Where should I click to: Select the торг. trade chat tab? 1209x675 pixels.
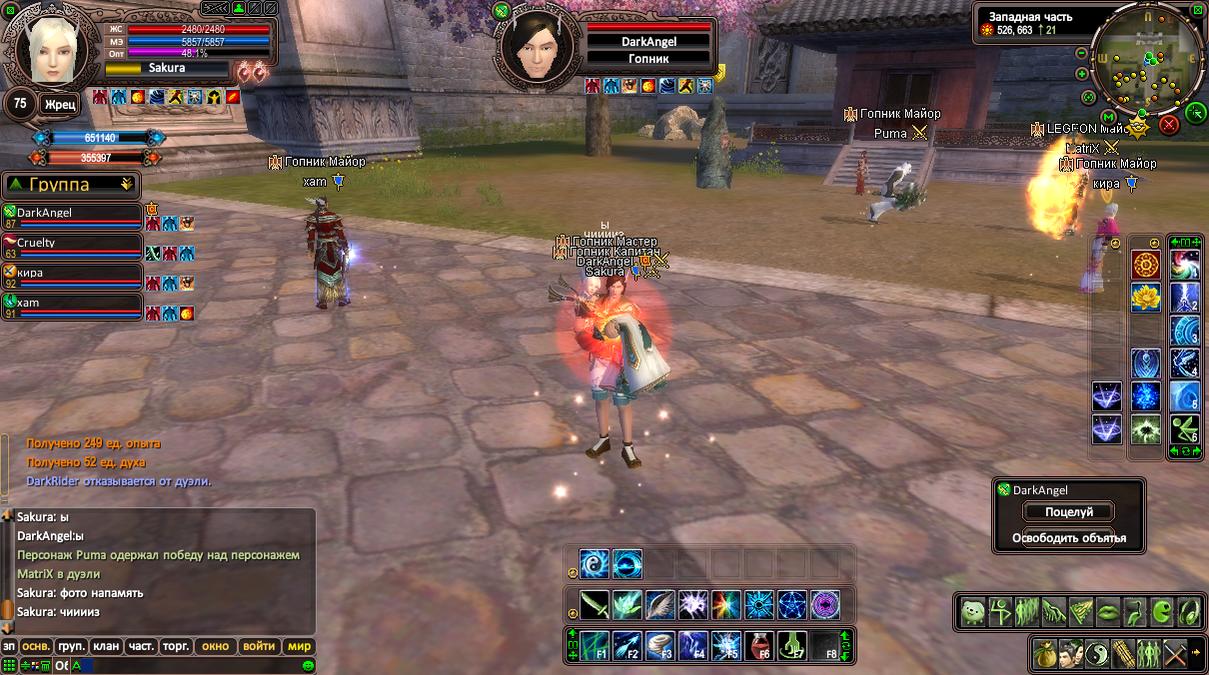point(176,646)
